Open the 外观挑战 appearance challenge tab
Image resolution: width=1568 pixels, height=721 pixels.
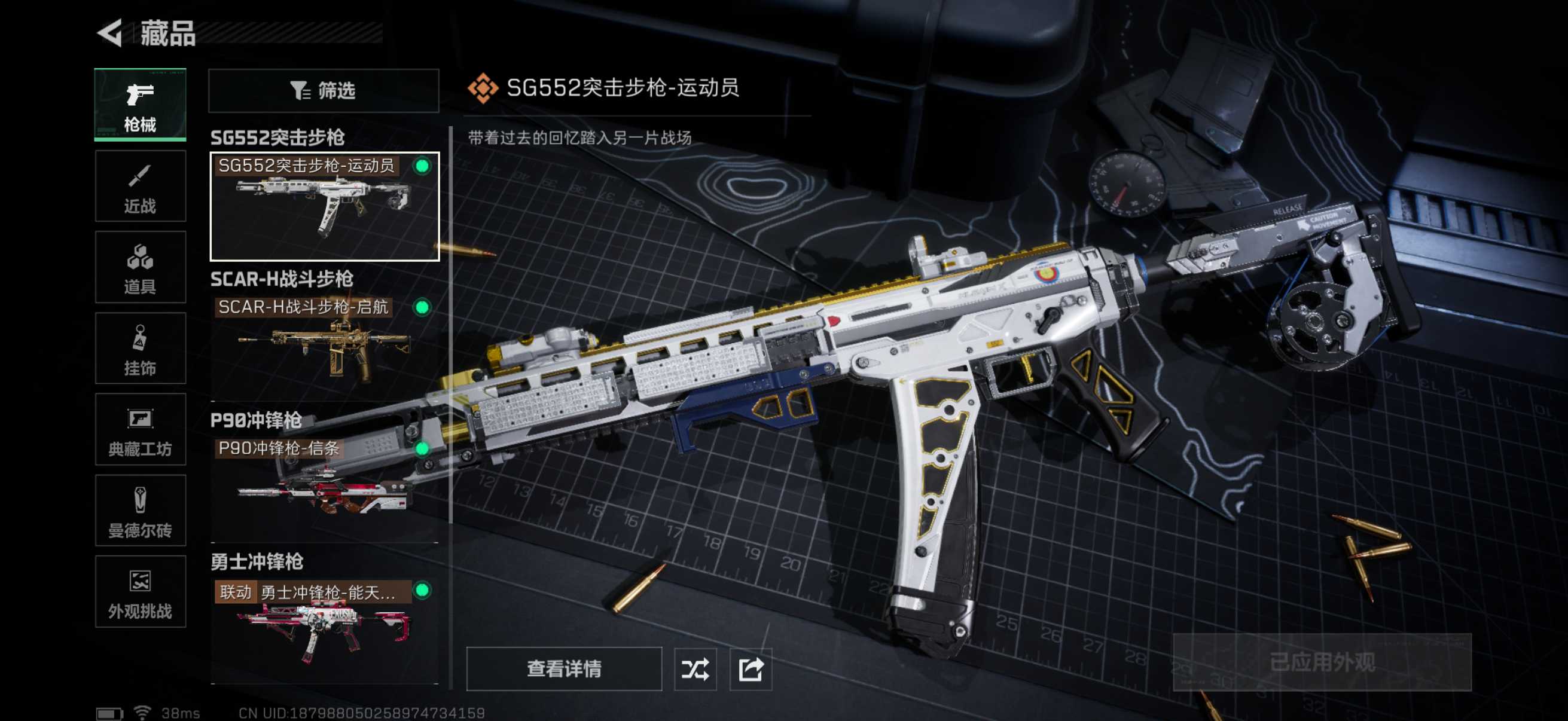140,591
